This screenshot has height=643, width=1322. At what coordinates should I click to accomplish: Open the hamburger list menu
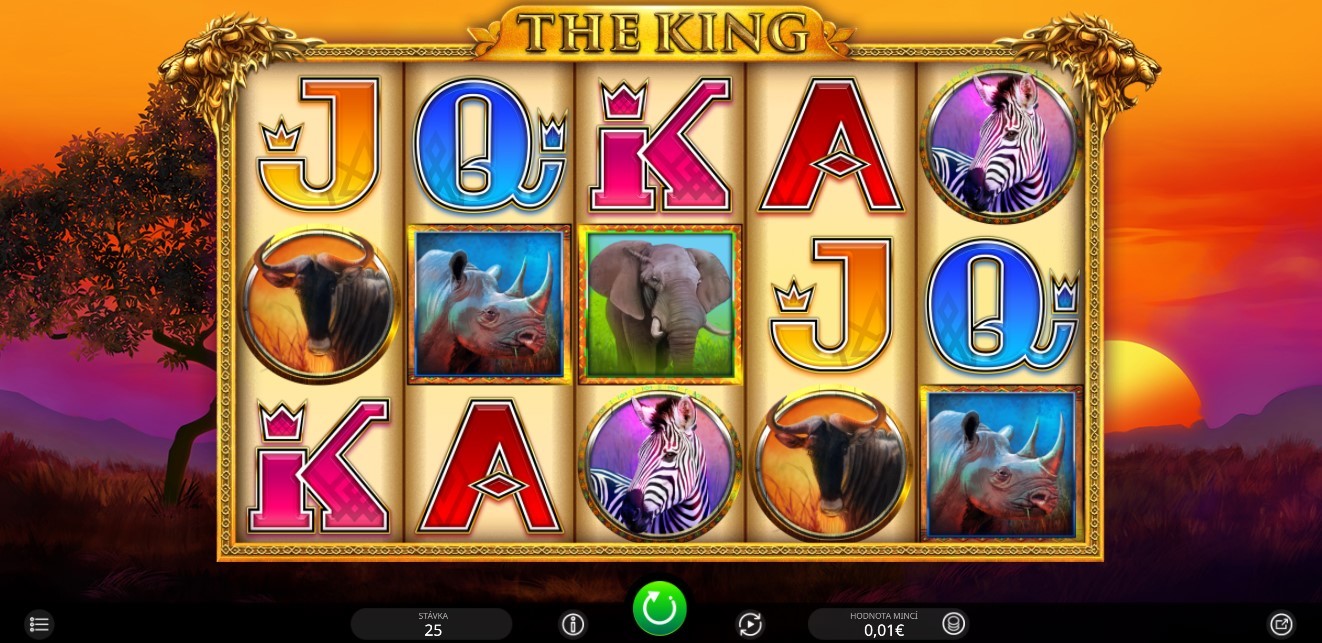(38, 625)
